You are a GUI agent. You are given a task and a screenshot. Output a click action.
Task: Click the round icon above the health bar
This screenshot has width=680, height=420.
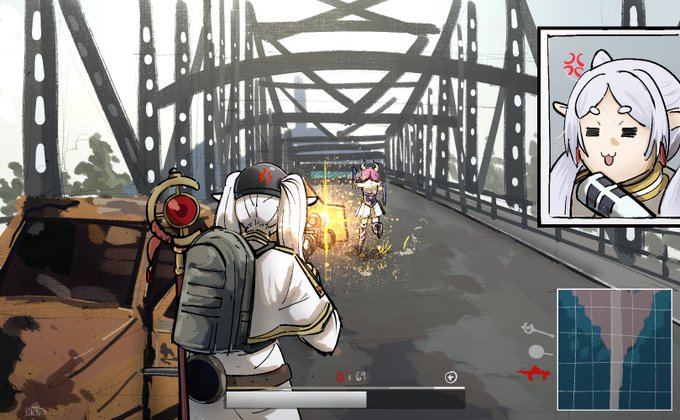tap(452, 377)
